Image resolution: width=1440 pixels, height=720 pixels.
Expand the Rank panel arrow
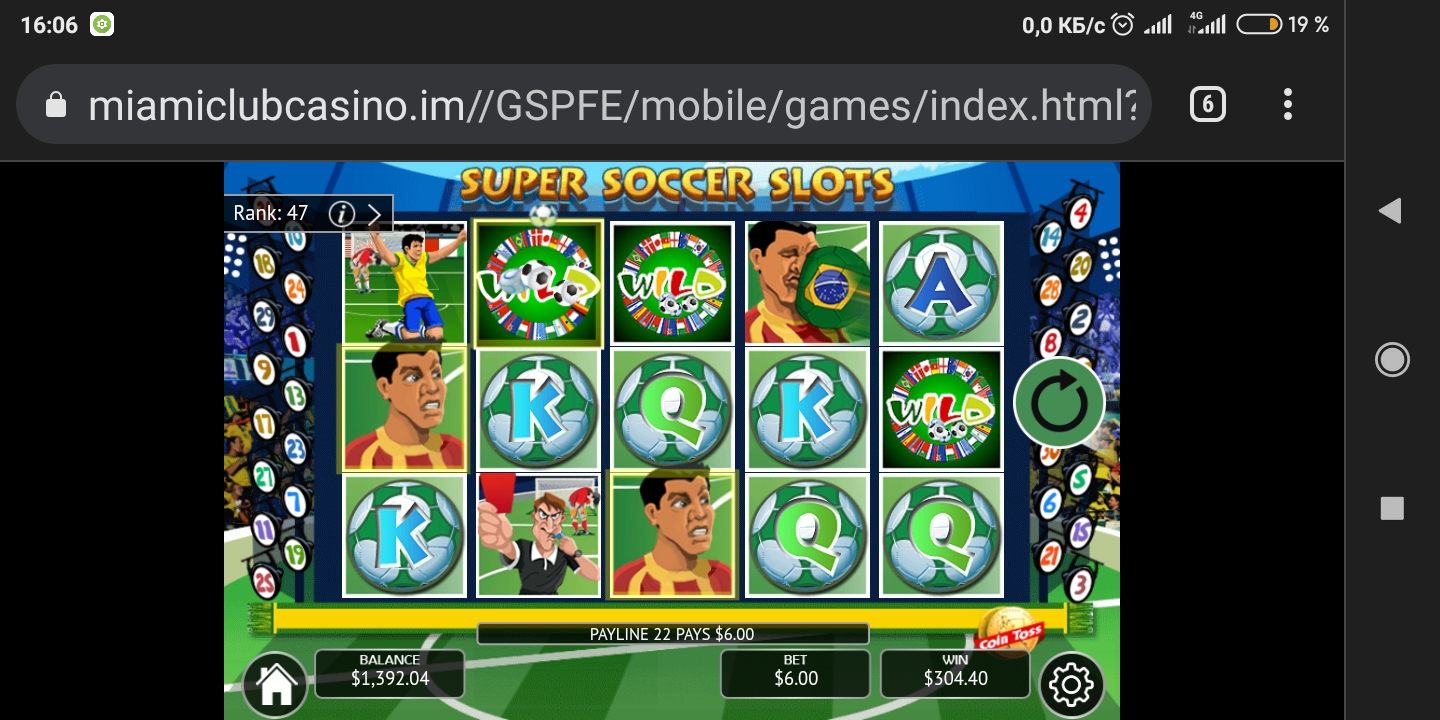click(374, 213)
